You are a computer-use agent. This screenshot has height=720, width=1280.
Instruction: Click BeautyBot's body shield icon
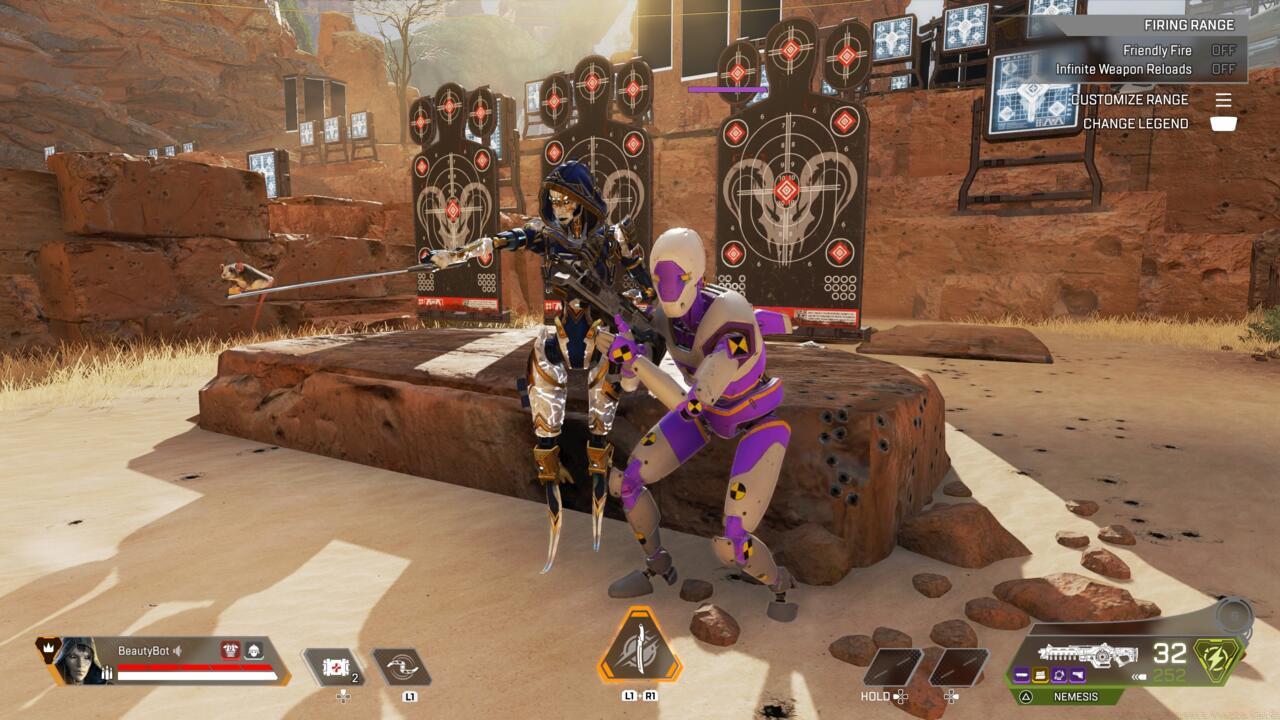click(230, 651)
